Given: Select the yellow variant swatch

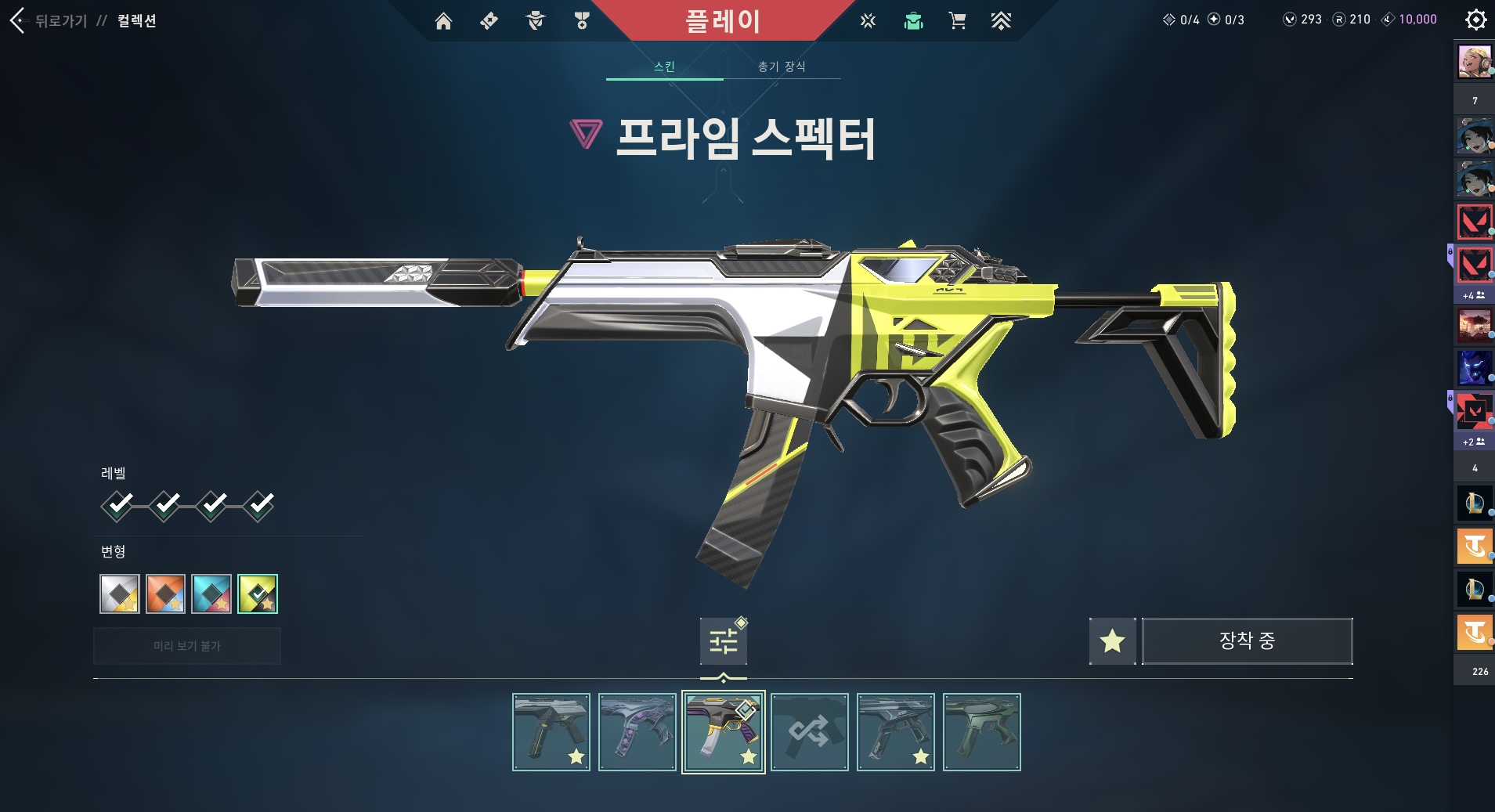Looking at the screenshot, I should coord(258,594).
